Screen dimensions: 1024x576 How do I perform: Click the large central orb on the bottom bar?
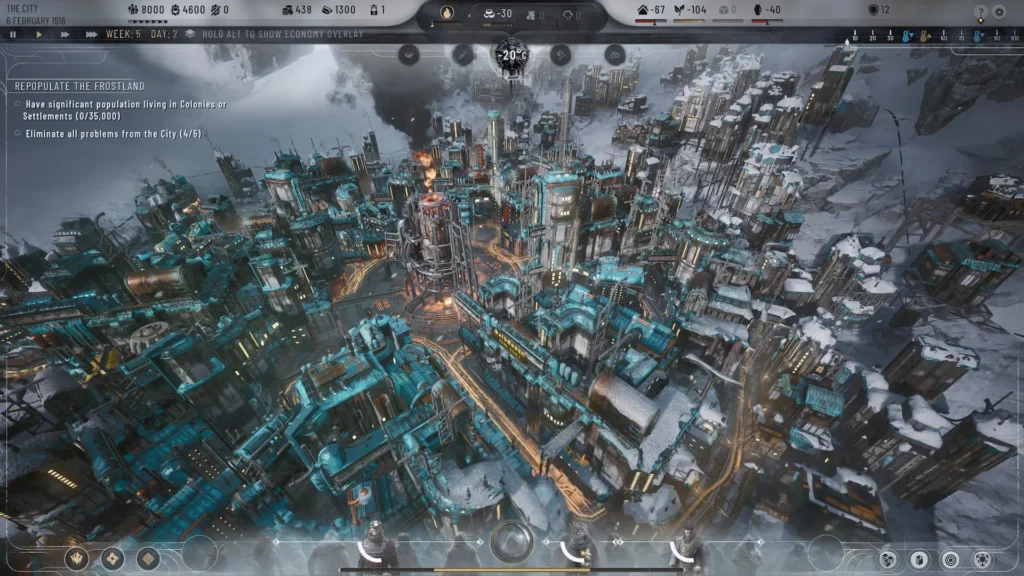511,541
